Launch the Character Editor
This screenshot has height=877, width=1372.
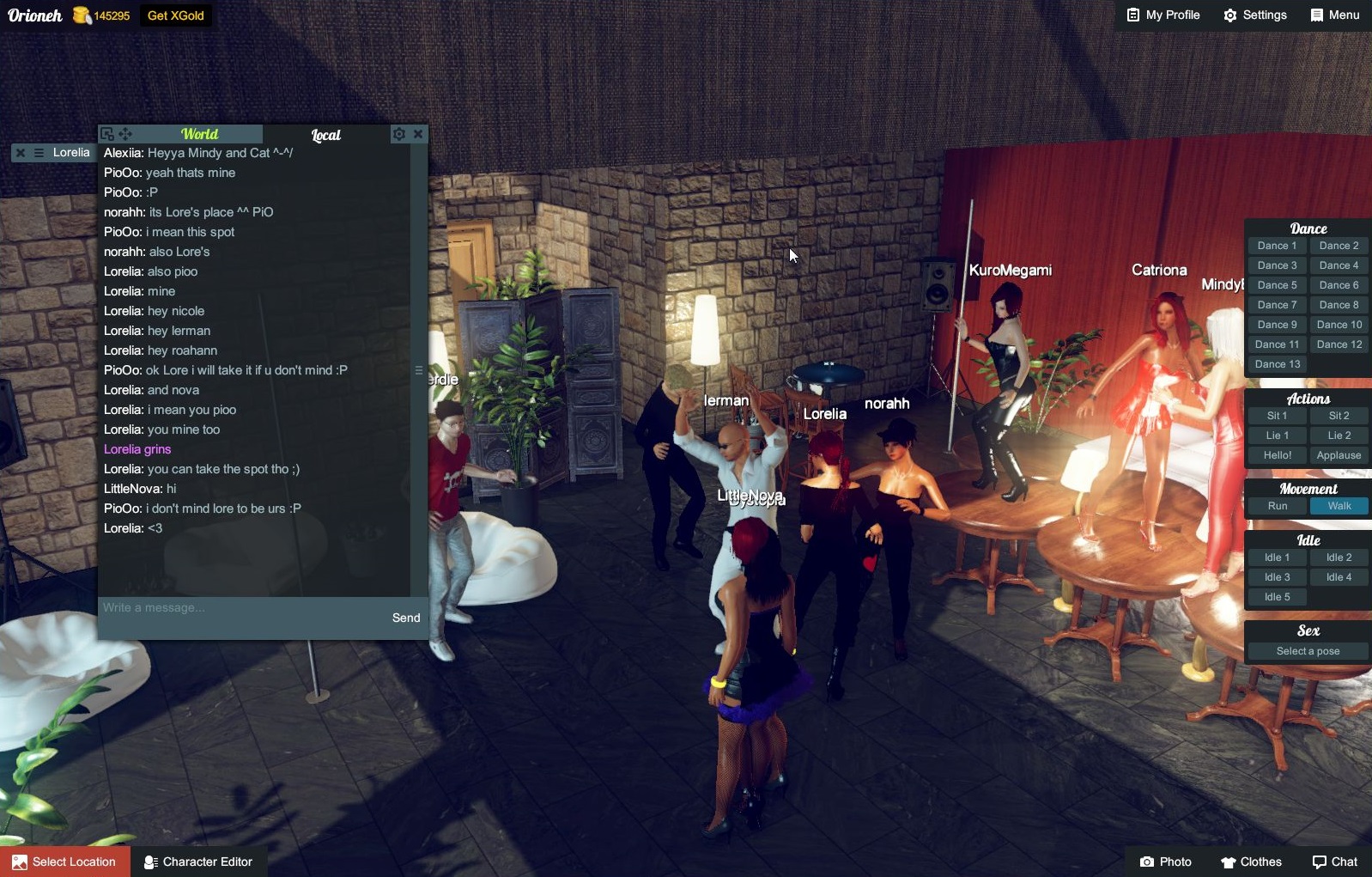coord(198,862)
